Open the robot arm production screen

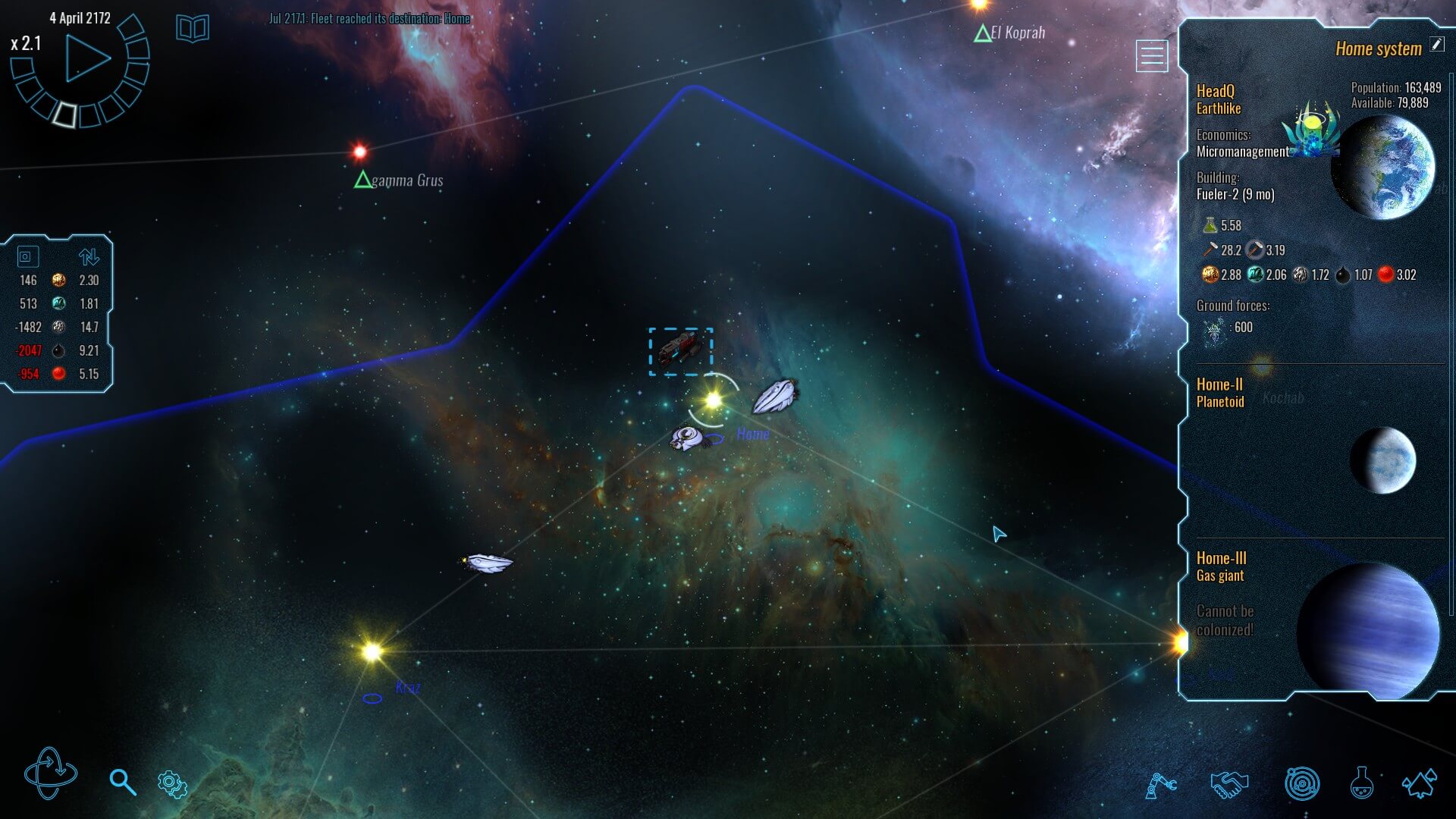[1160, 784]
